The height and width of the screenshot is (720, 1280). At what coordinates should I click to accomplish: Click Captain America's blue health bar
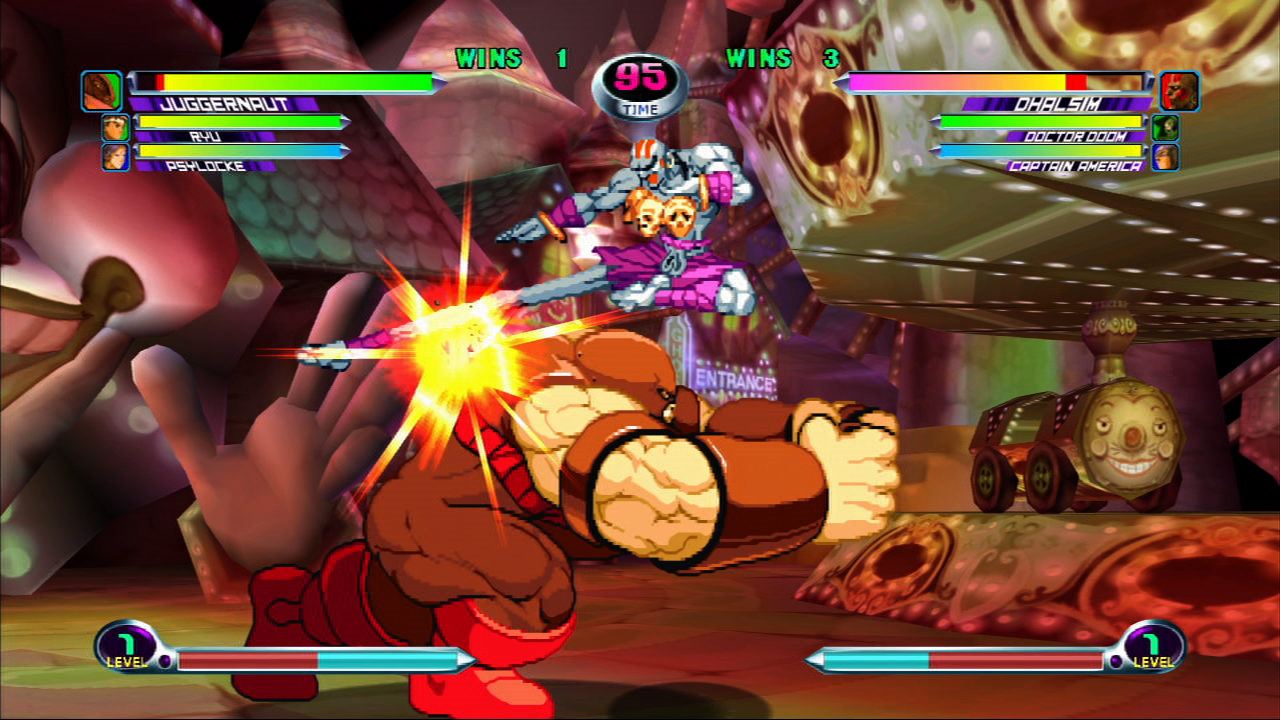coord(1040,153)
